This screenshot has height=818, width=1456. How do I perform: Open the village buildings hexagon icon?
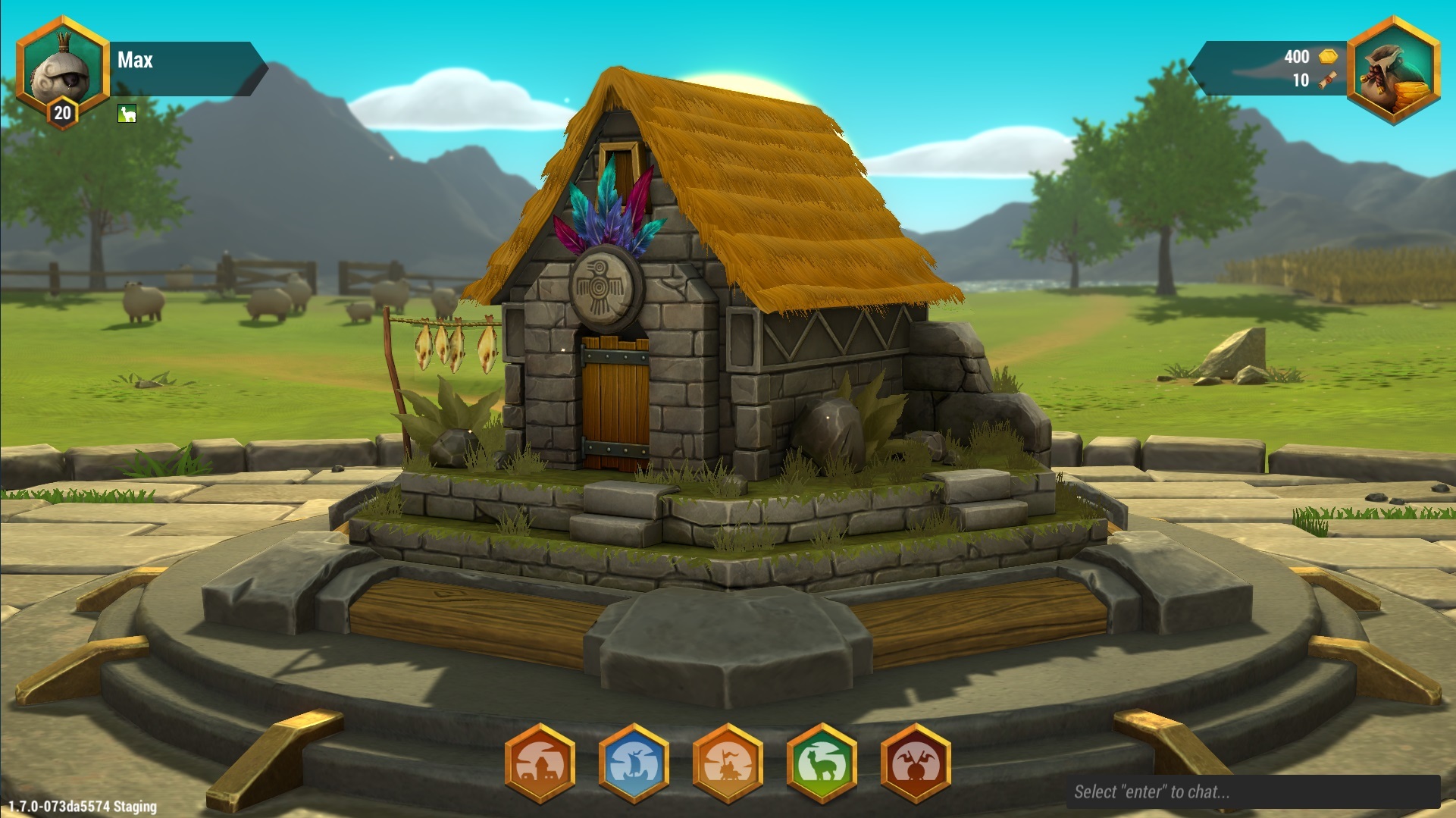pos(540,763)
